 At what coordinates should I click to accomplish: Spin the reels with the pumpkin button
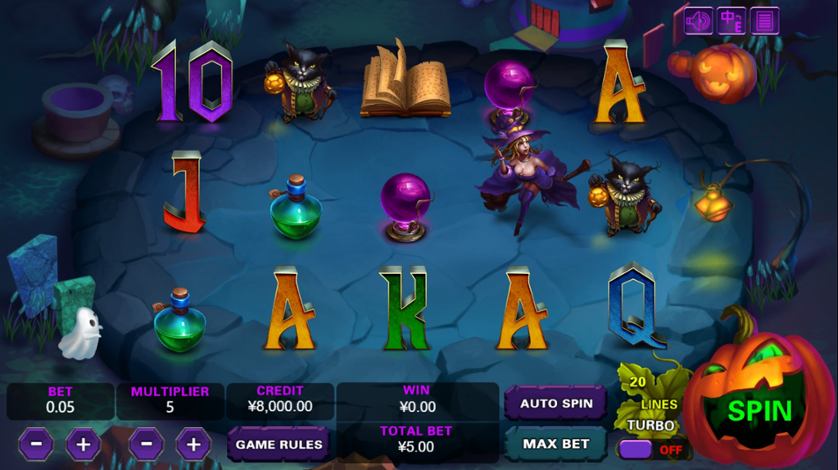759,411
